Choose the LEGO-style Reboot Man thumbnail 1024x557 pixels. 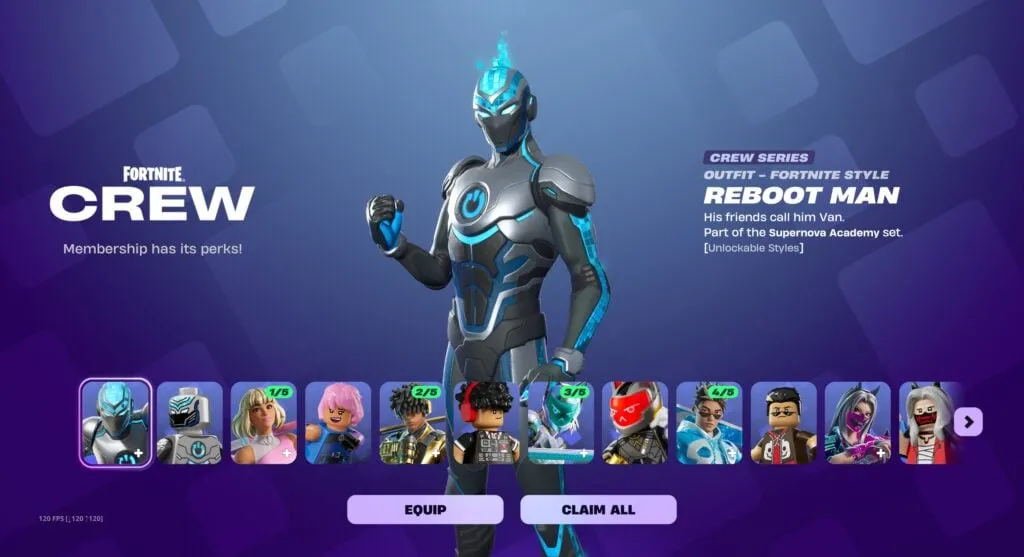pyautogui.click(x=190, y=423)
